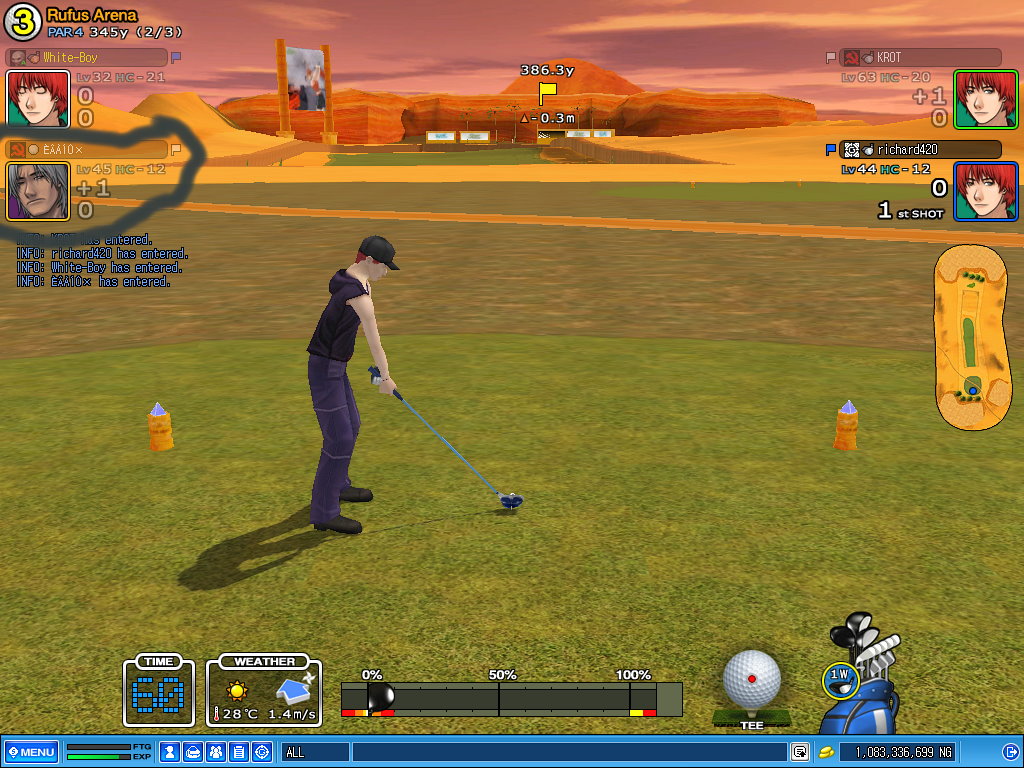The width and height of the screenshot is (1024, 768).
Task: Click the shot power gauge bar
Action: pyautogui.click(x=511, y=698)
